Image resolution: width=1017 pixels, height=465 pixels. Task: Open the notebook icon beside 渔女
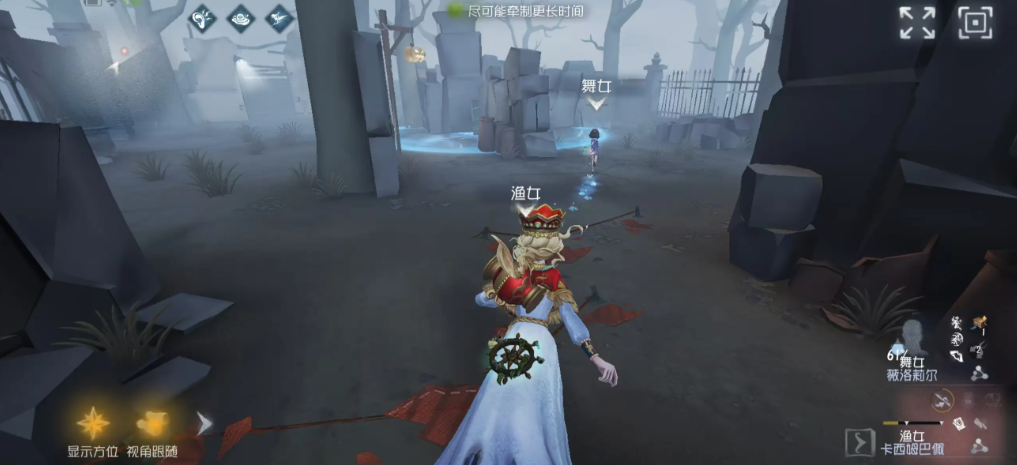tap(959, 424)
